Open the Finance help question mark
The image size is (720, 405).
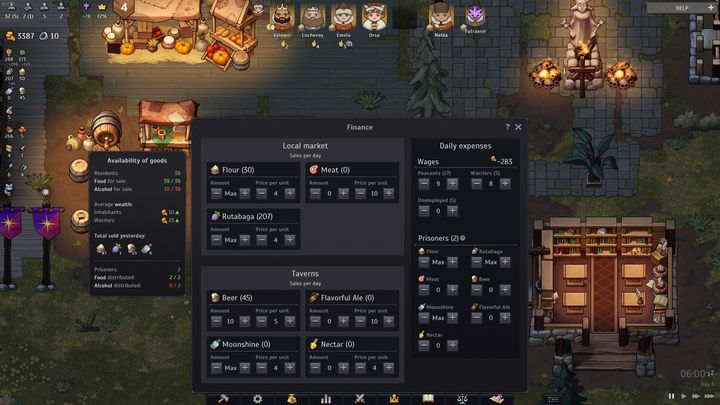coord(507,127)
